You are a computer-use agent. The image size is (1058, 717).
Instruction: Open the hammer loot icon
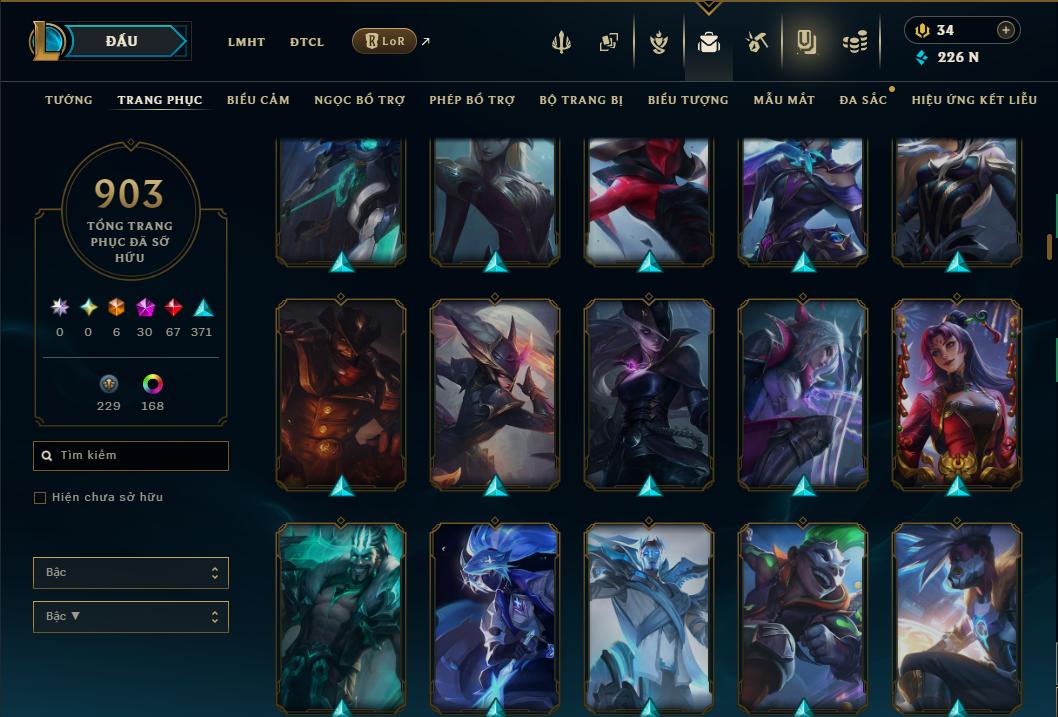pyautogui.click(x=756, y=42)
